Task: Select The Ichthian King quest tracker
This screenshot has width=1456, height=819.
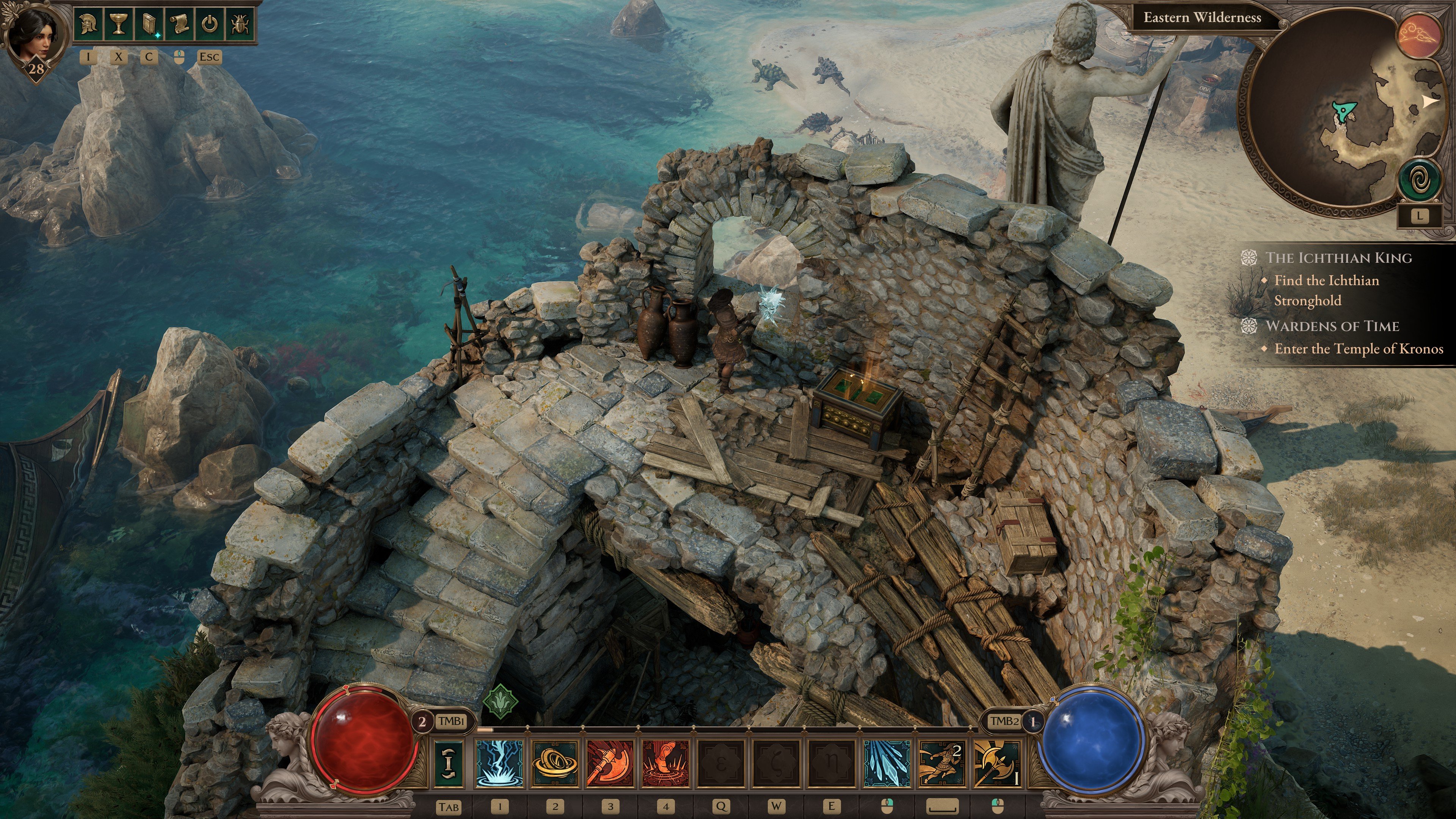Action: pos(1338,258)
